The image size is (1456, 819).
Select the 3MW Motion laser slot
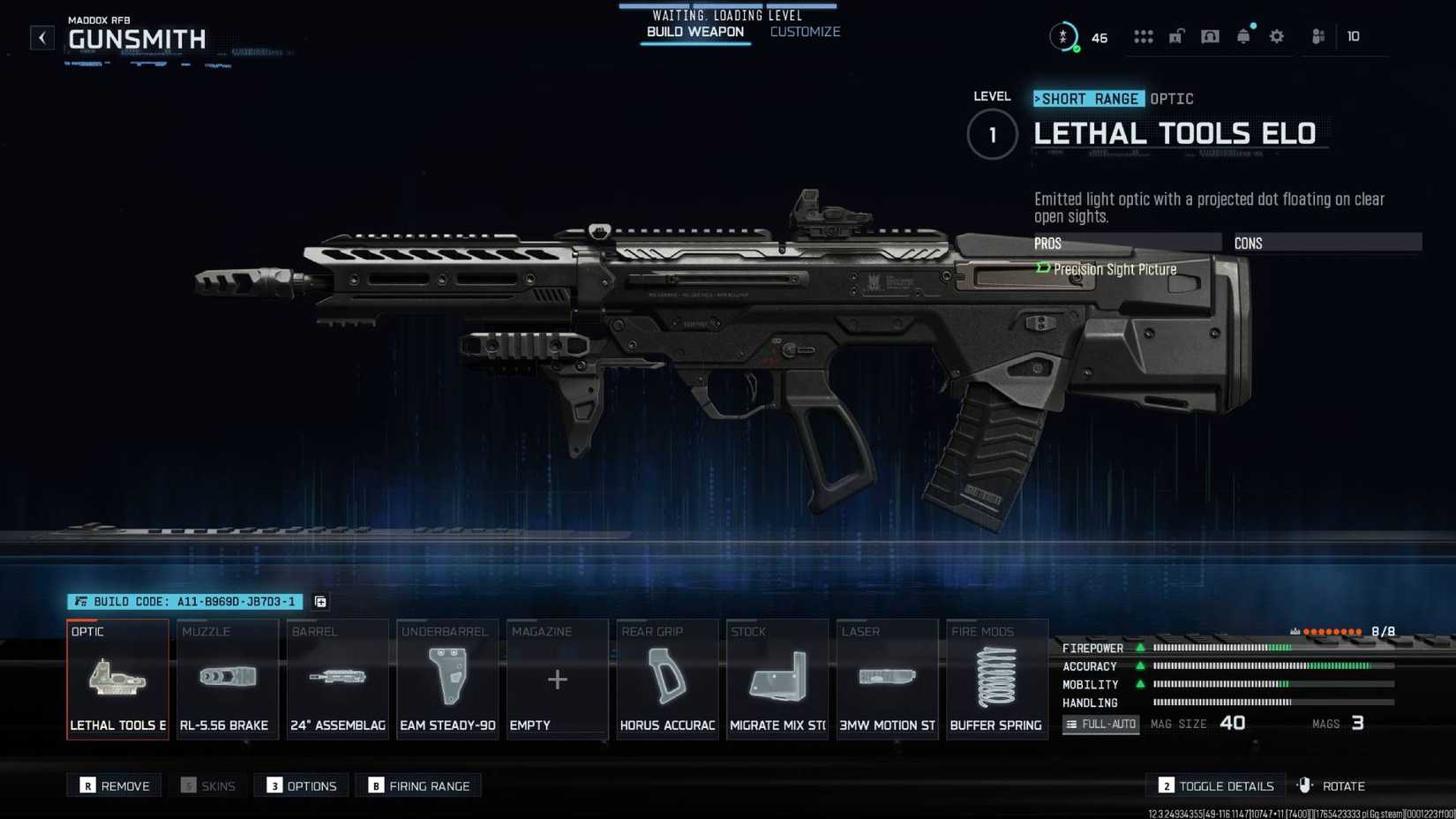tap(887, 680)
